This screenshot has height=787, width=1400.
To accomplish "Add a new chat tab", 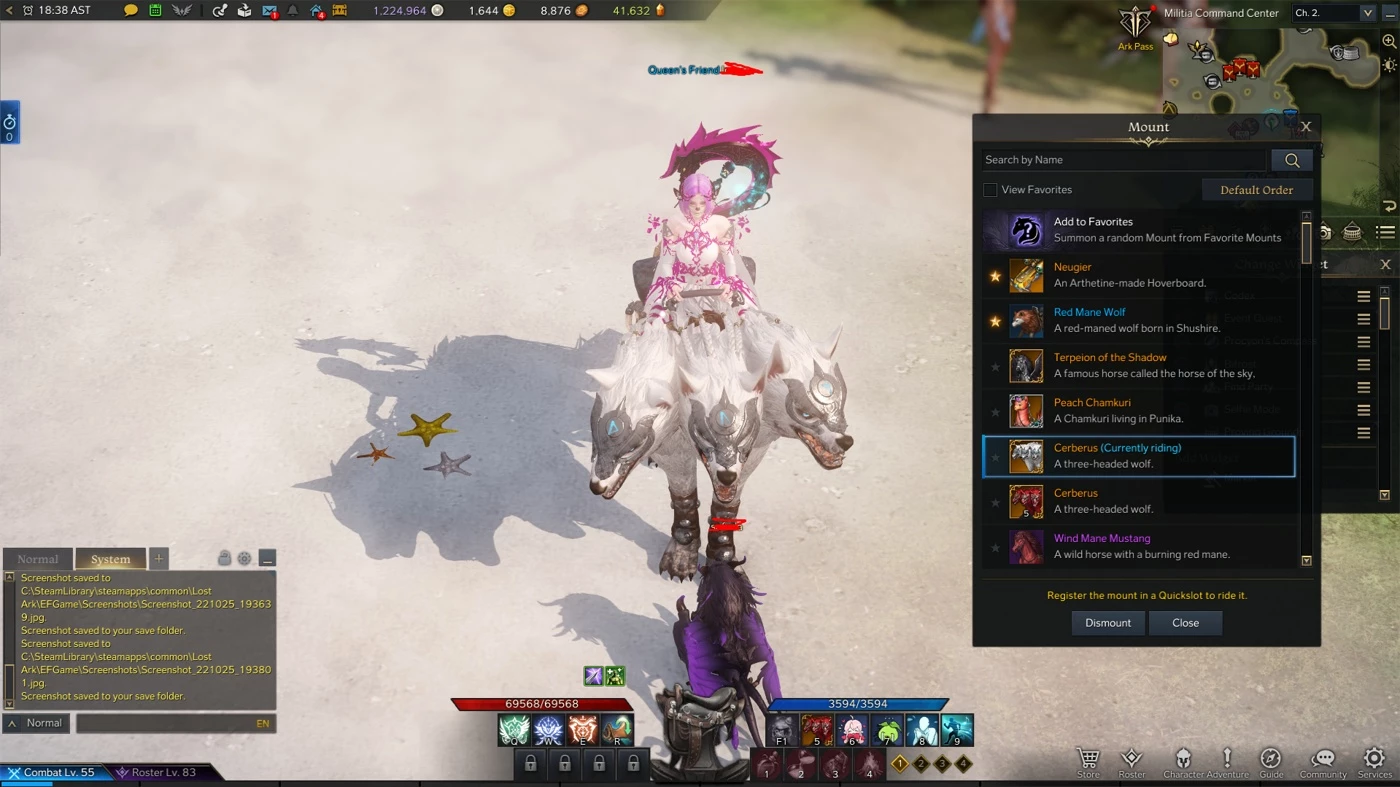I will pos(159,559).
